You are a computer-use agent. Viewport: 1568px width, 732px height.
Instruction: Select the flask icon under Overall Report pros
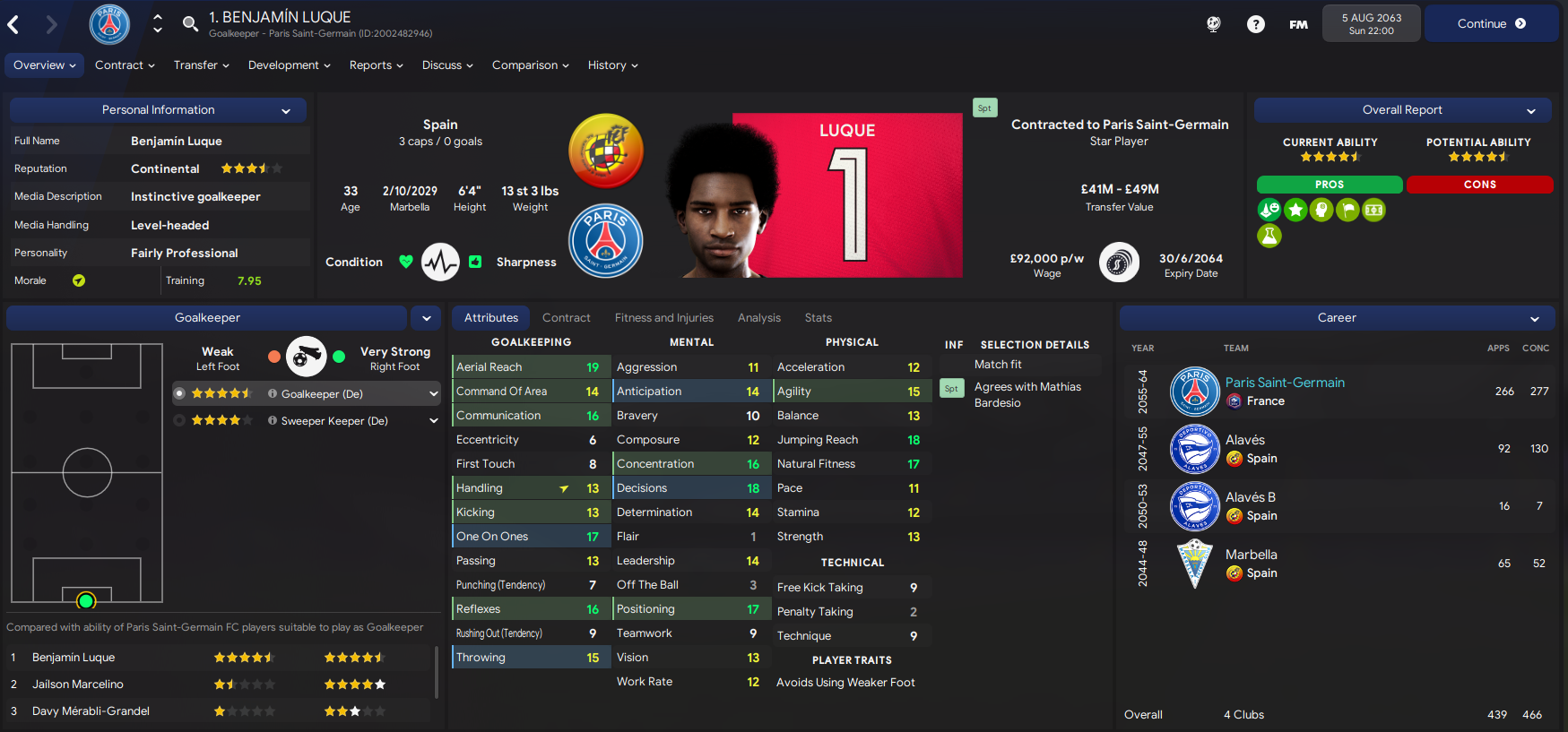coord(1269,236)
